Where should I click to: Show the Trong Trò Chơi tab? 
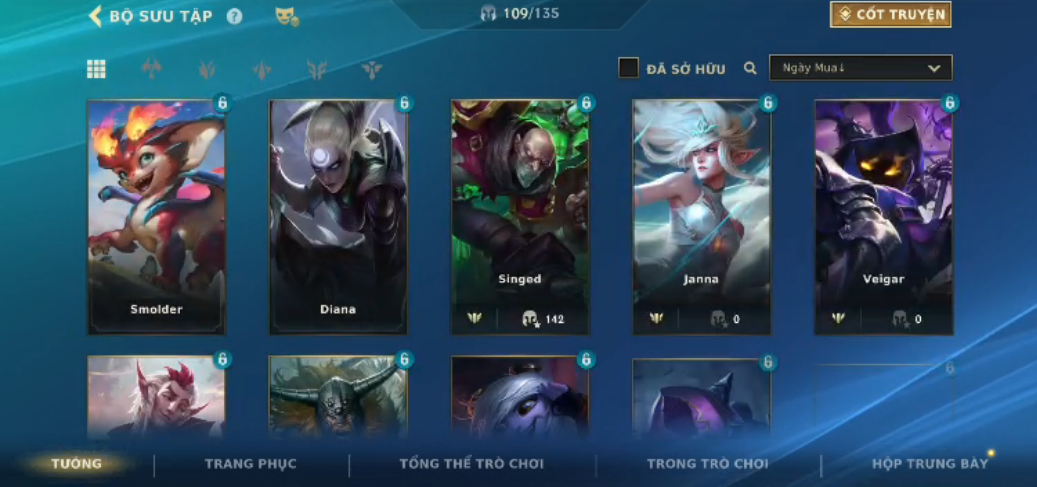pyautogui.click(x=708, y=464)
